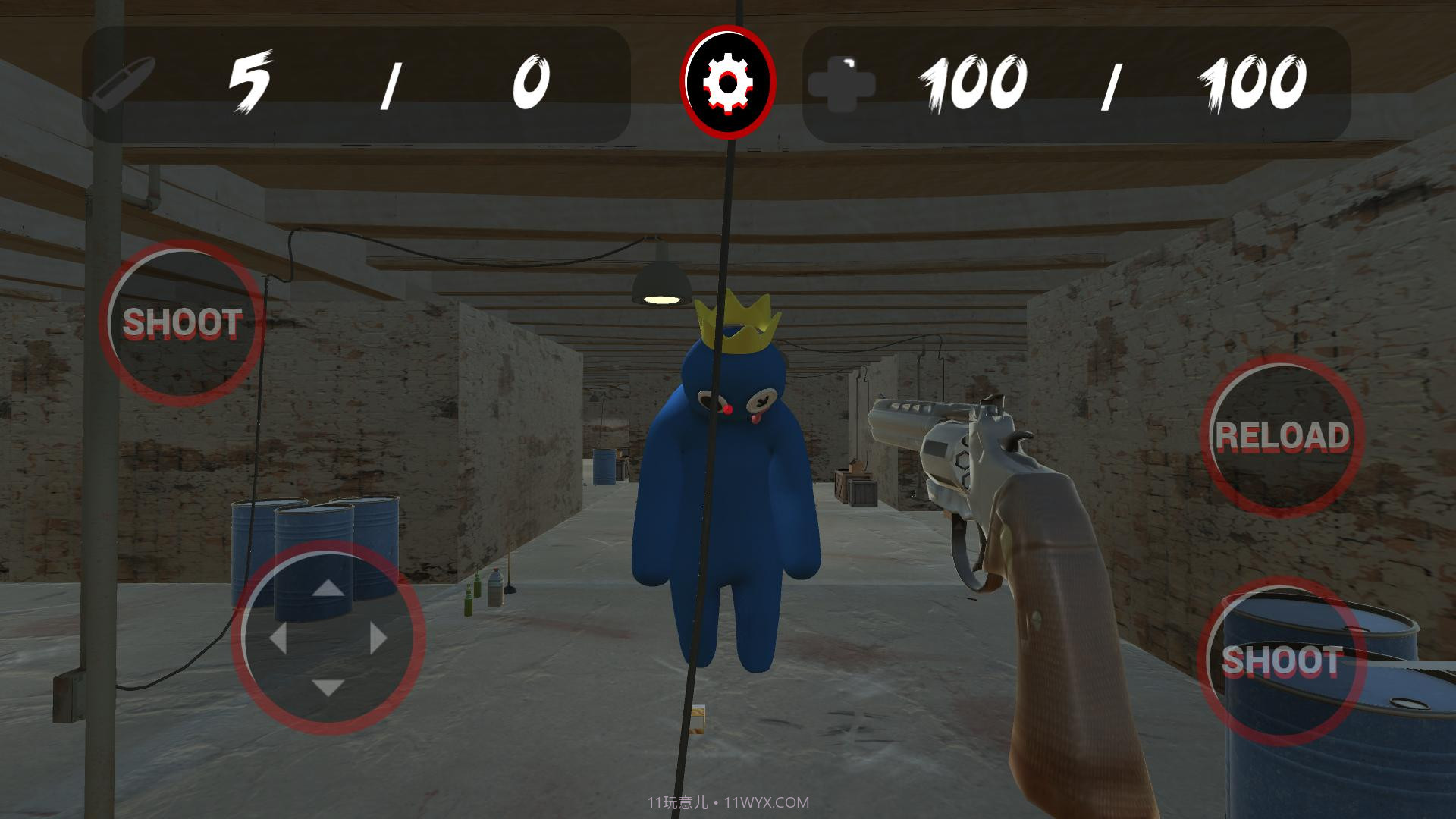Strafe right with the d-pad right arrow
The image size is (1456, 819).
coord(378,639)
